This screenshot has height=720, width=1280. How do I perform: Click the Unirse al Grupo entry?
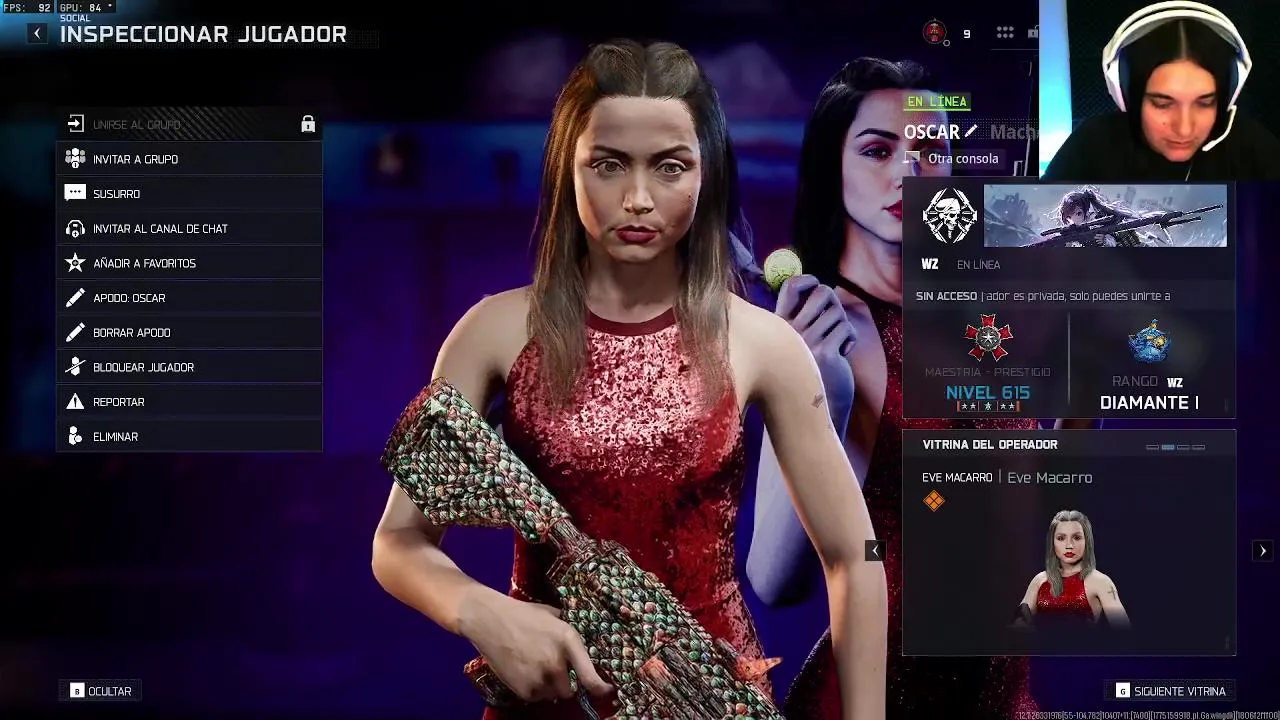point(136,125)
